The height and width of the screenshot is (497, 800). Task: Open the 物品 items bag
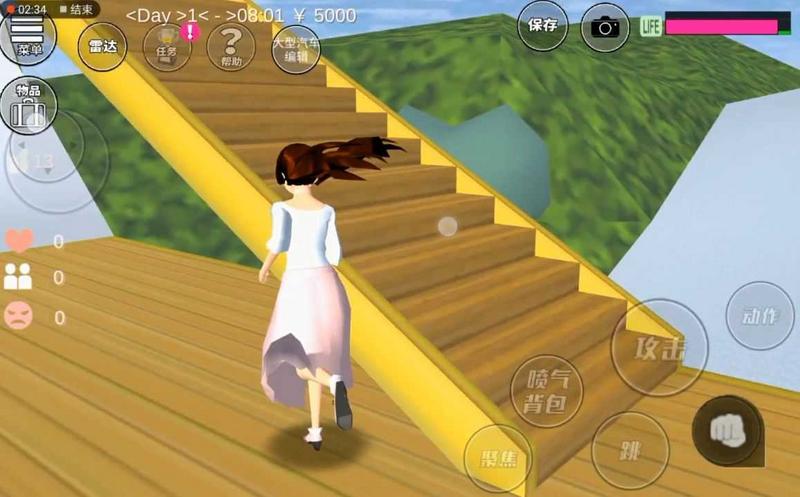pyautogui.click(x=27, y=105)
